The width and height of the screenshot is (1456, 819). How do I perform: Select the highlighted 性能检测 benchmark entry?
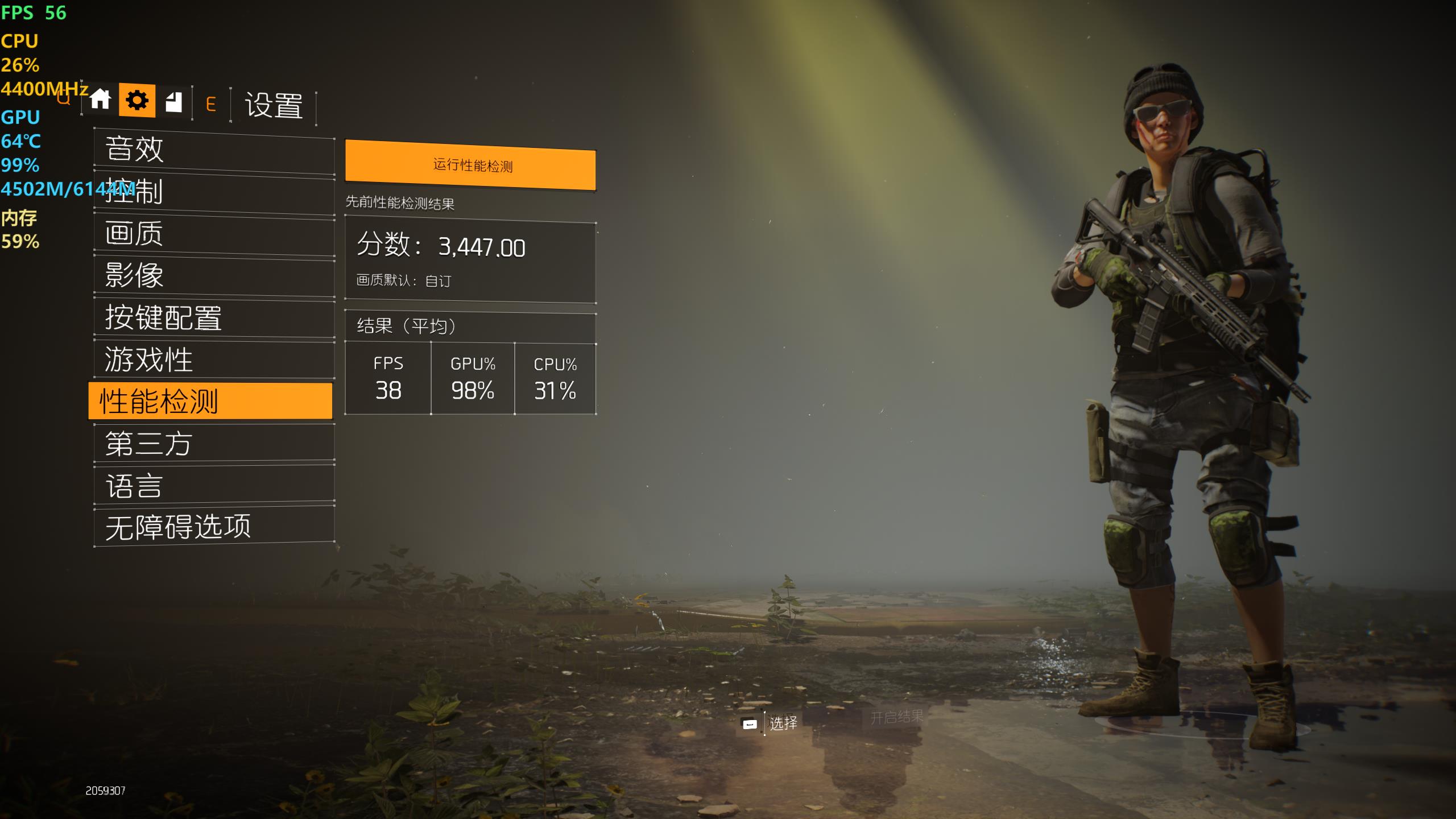(210, 401)
